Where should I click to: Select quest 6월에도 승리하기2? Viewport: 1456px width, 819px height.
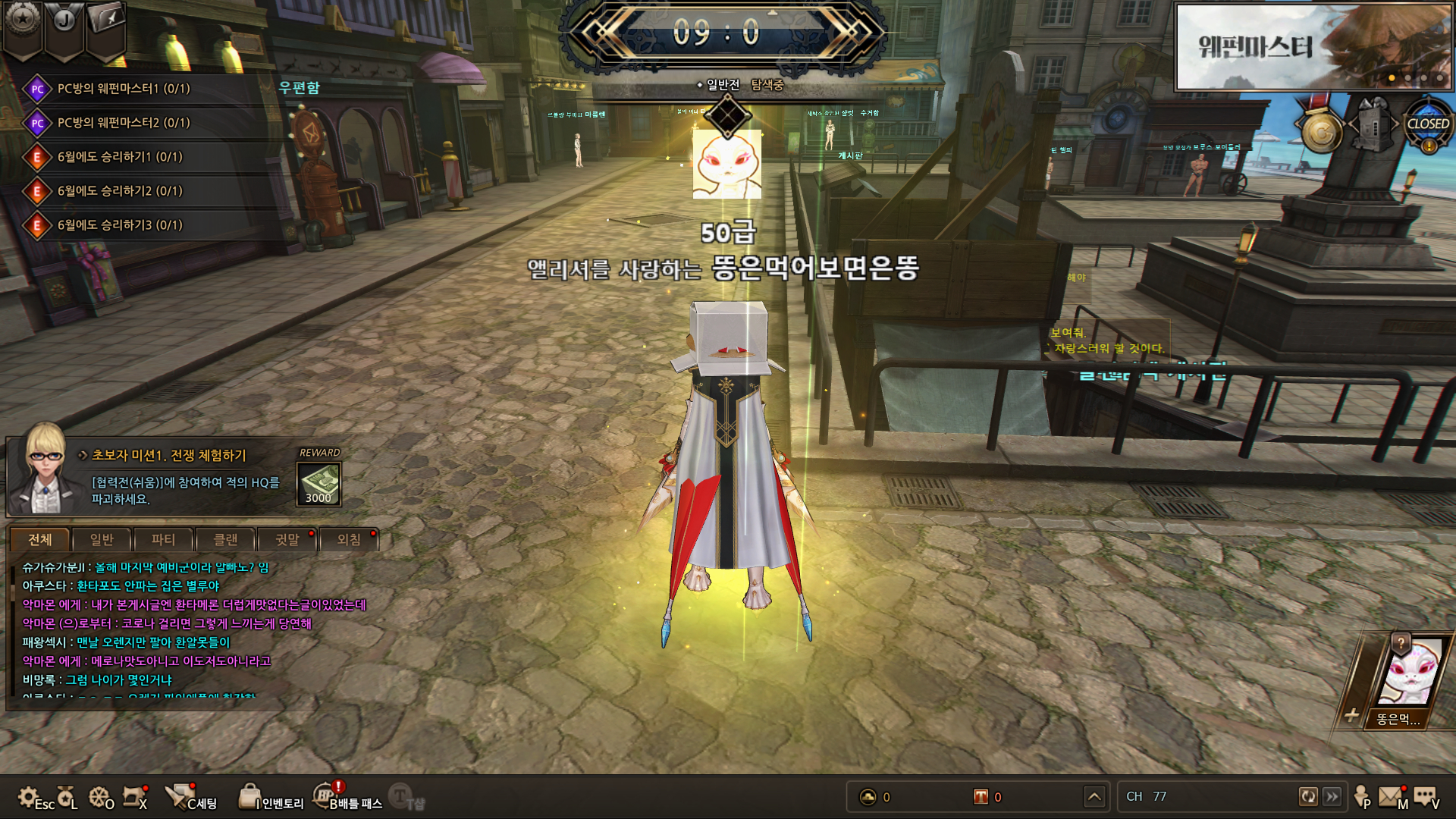pyautogui.click(x=120, y=191)
